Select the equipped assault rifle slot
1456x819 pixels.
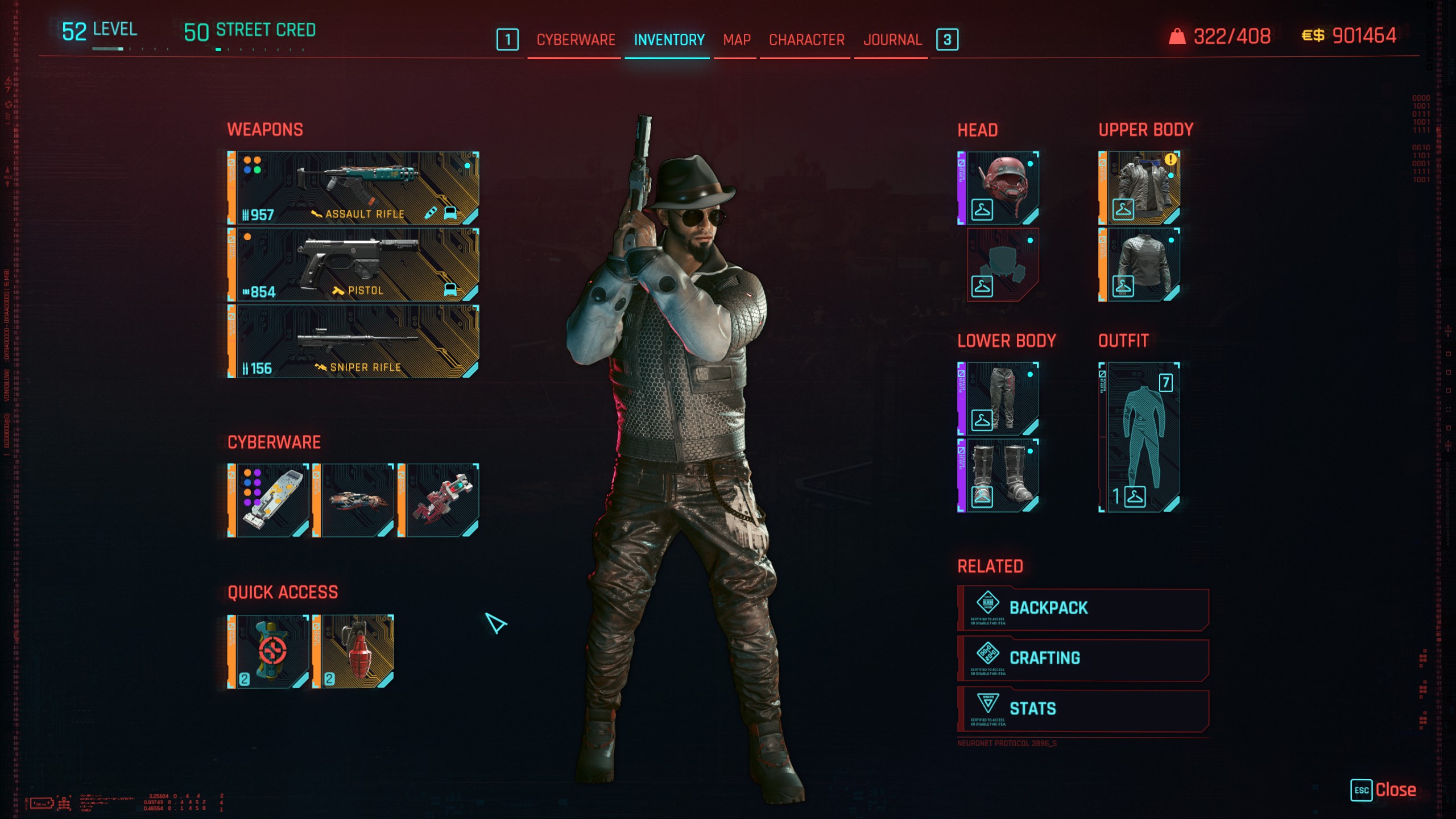click(353, 188)
